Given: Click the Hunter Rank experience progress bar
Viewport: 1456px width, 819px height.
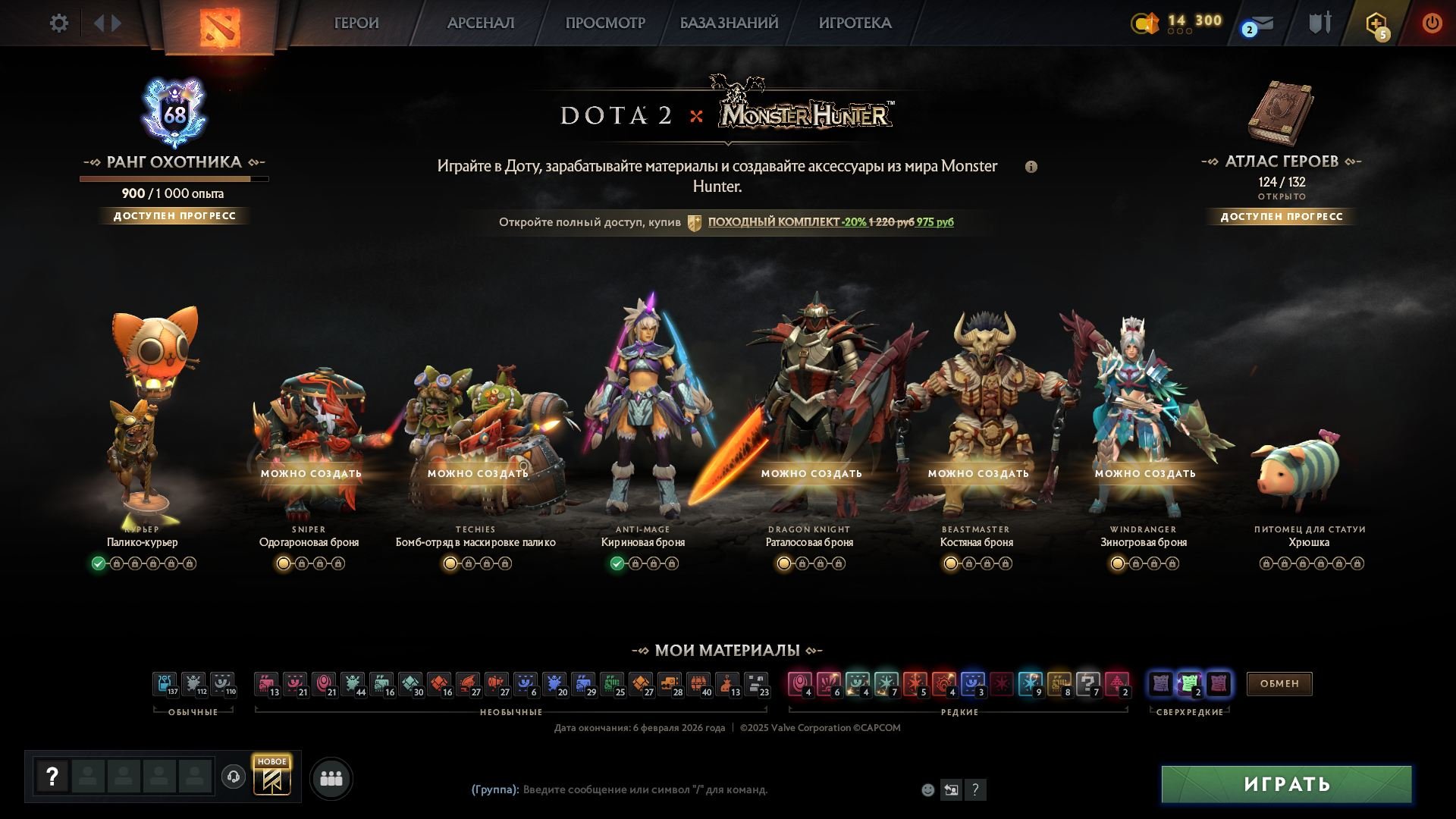Looking at the screenshot, I should [x=173, y=178].
